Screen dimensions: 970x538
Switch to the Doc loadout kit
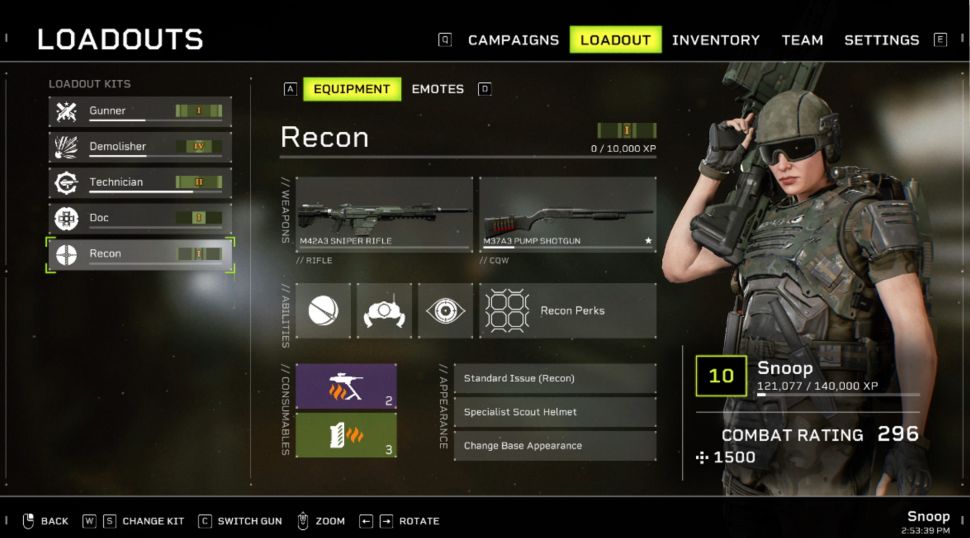coord(140,218)
